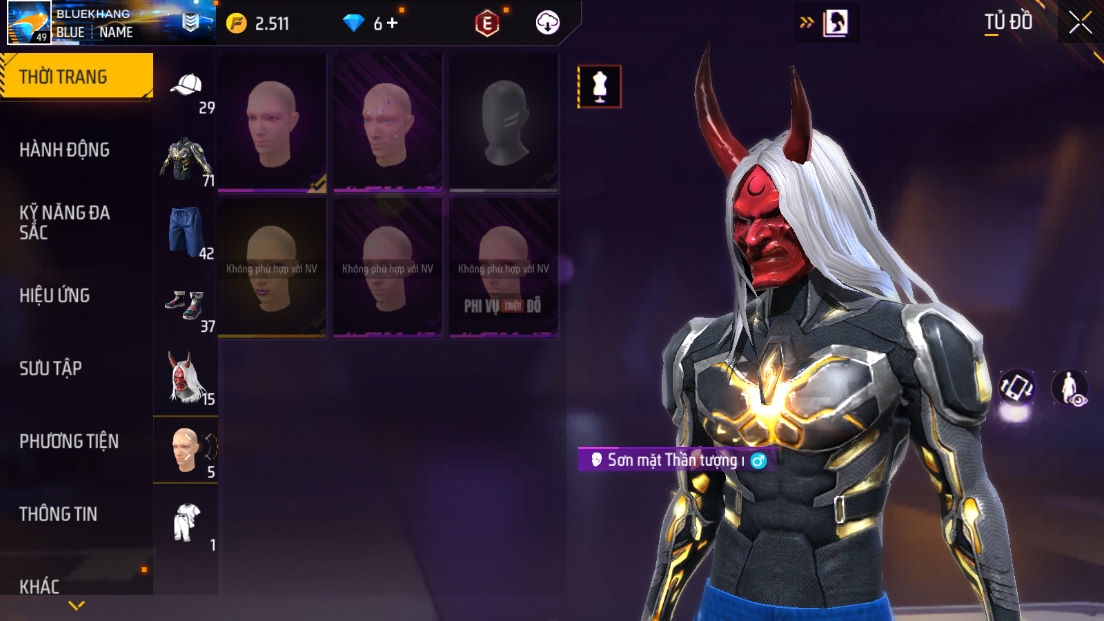The width and height of the screenshot is (1104, 621).
Task: Select the Thông Tin menu entry
Action: coord(59,514)
